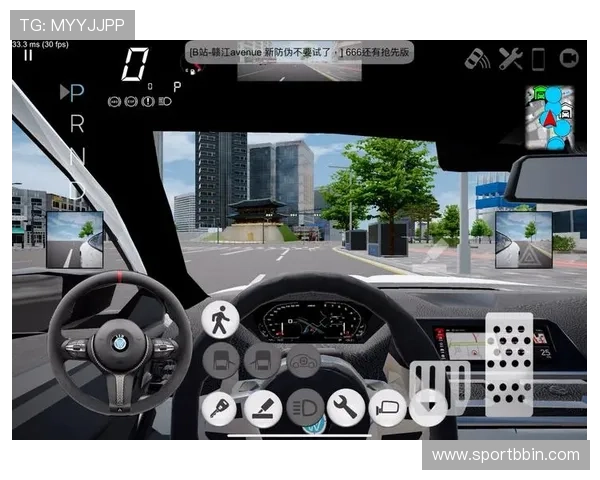Tap the down arrow collapse button

pos(429,408)
